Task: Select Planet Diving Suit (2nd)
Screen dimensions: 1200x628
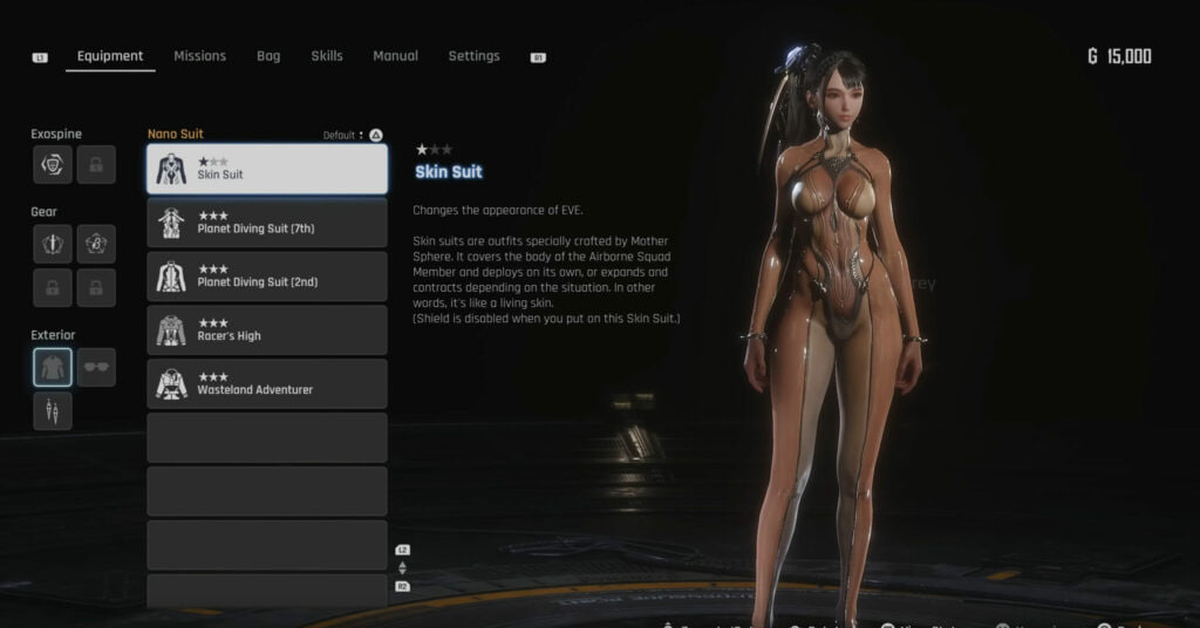Action: click(267, 277)
